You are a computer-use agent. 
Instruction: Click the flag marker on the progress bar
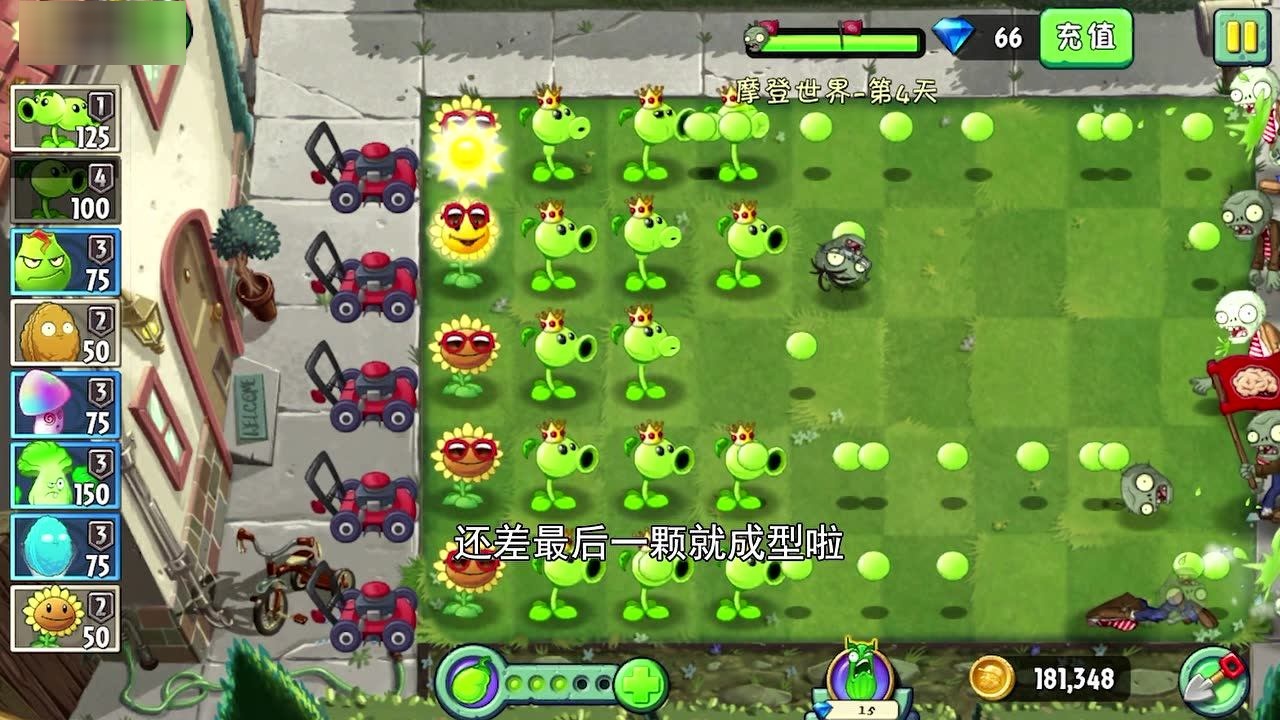pyautogui.click(x=852, y=28)
